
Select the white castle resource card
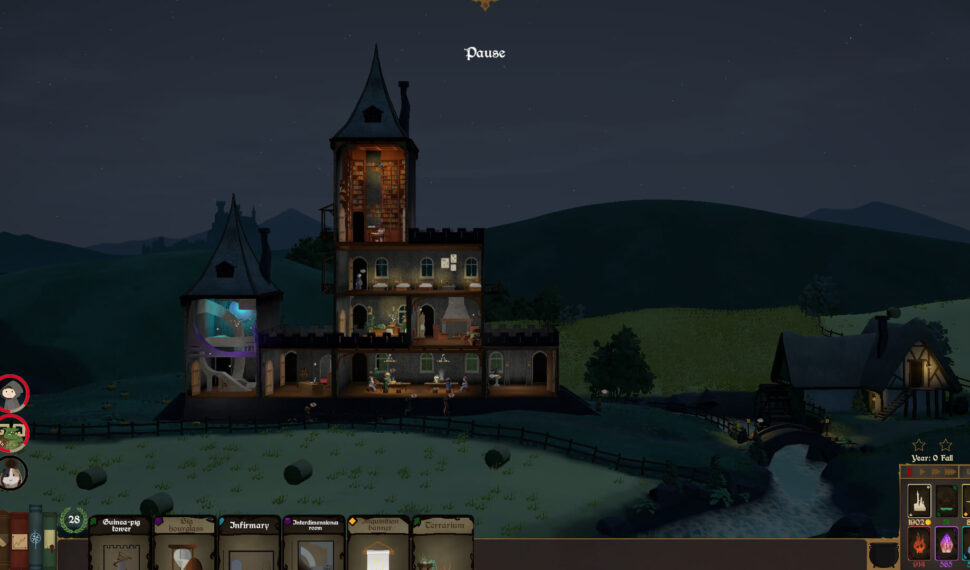917,499
